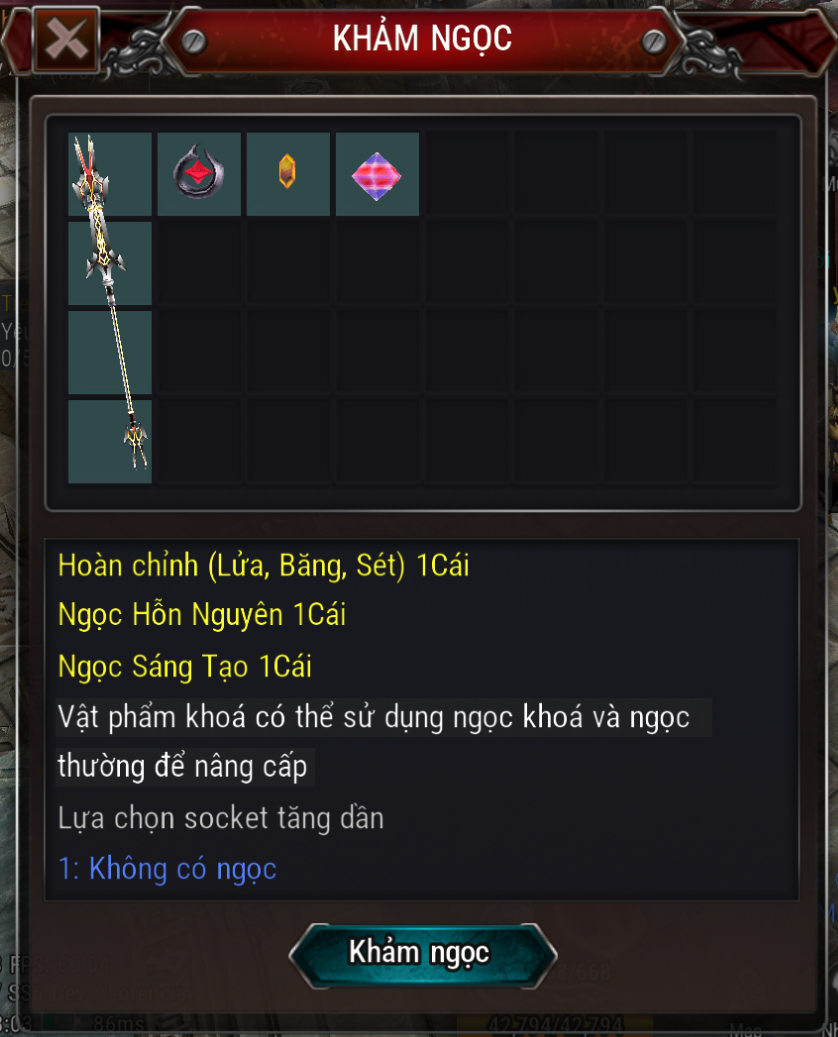Click the Khảm ngọc confirm button
This screenshot has width=838, height=1037.
point(421,954)
